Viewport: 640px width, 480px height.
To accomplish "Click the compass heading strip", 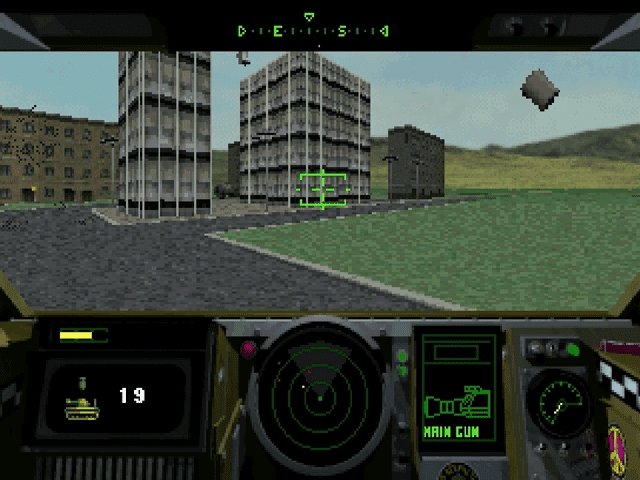I will click(x=312, y=31).
